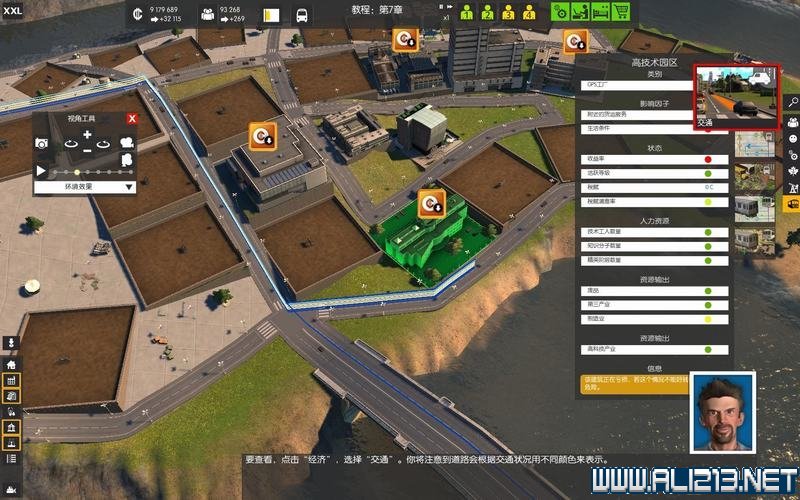The width and height of the screenshot is (800, 500).
Task: Open the magnifying glass search tool
Action: click(x=792, y=102)
